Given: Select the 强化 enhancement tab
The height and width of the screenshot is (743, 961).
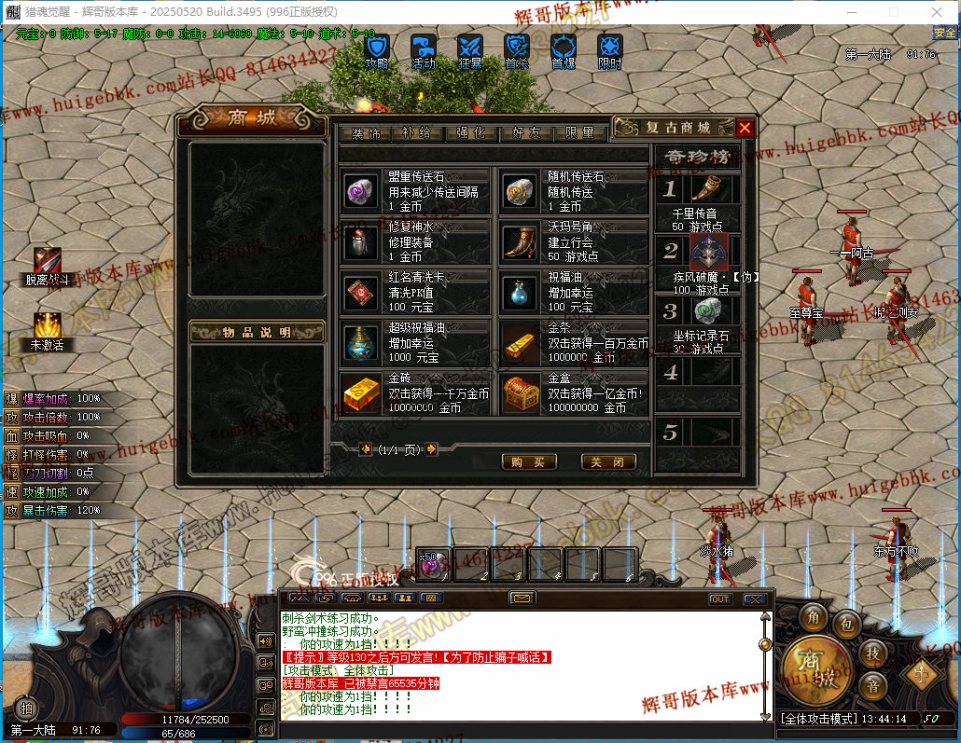Looking at the screenshot, I should pos(471,133).
